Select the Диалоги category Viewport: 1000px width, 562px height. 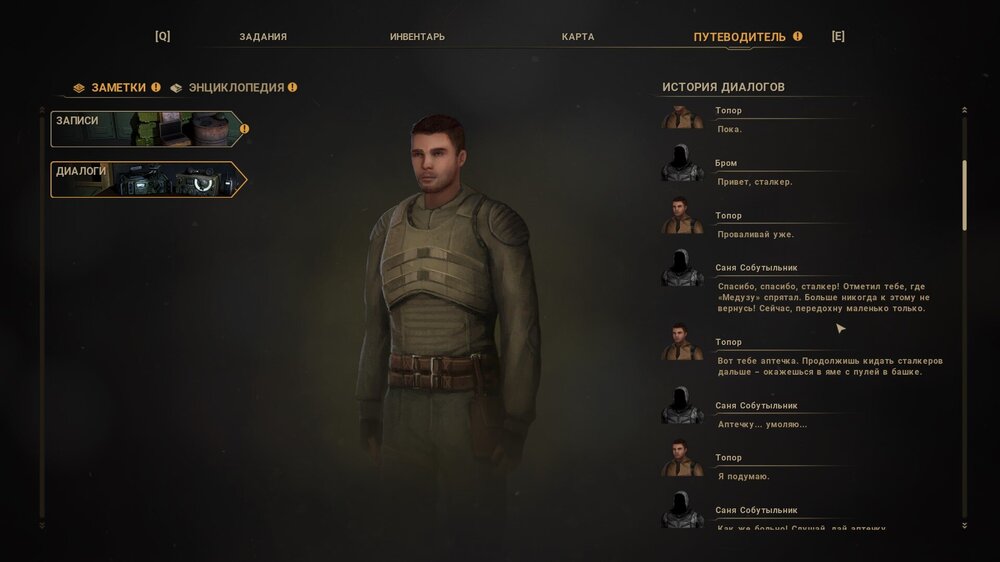click(x=147, y=179)
